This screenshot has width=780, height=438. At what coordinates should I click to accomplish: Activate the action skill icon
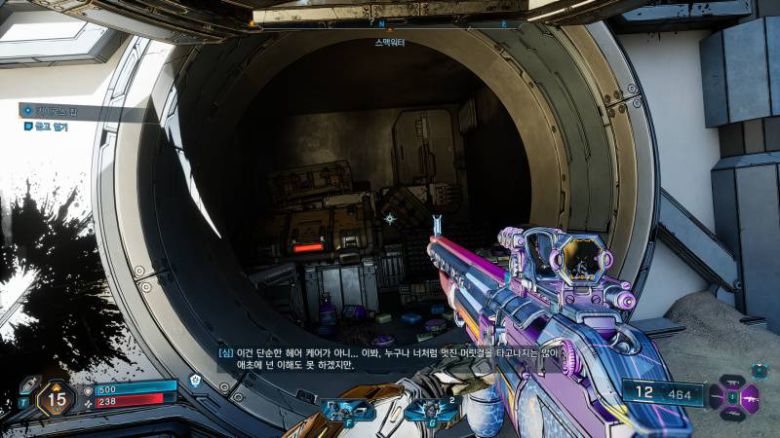point(347,411)
